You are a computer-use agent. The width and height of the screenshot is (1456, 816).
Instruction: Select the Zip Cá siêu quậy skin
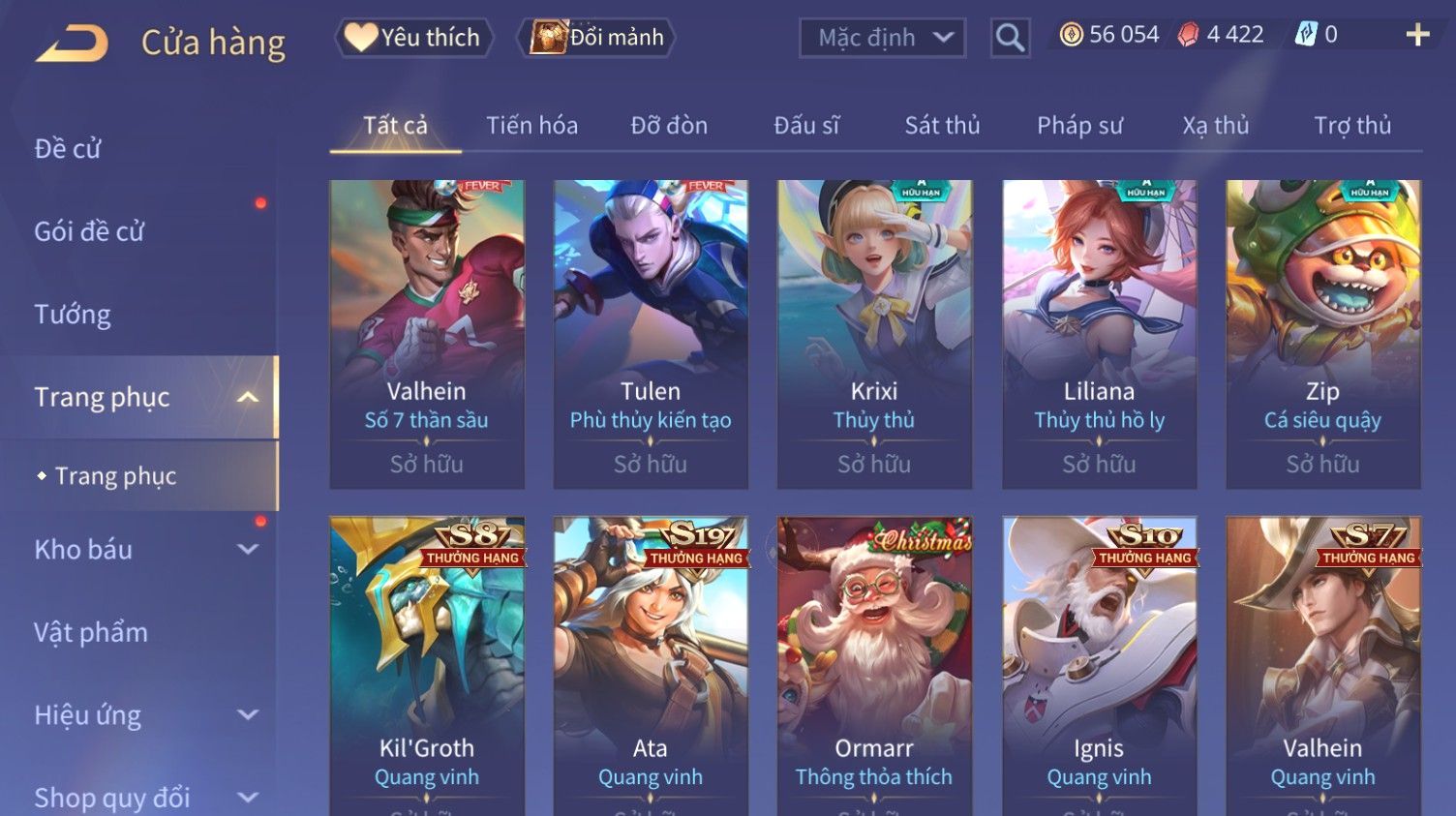1322,334
